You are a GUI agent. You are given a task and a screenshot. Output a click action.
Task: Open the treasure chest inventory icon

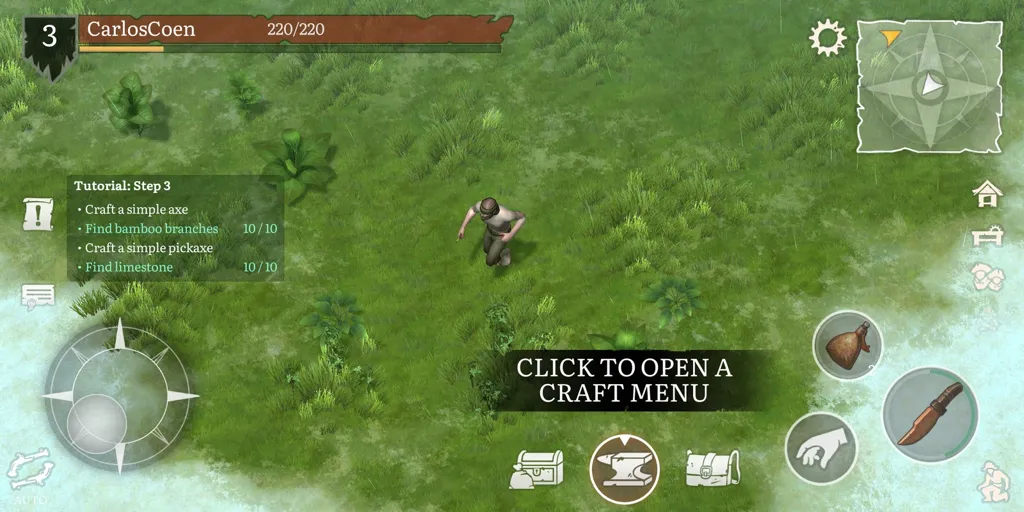pyautogui.click(x=537, y=468)
